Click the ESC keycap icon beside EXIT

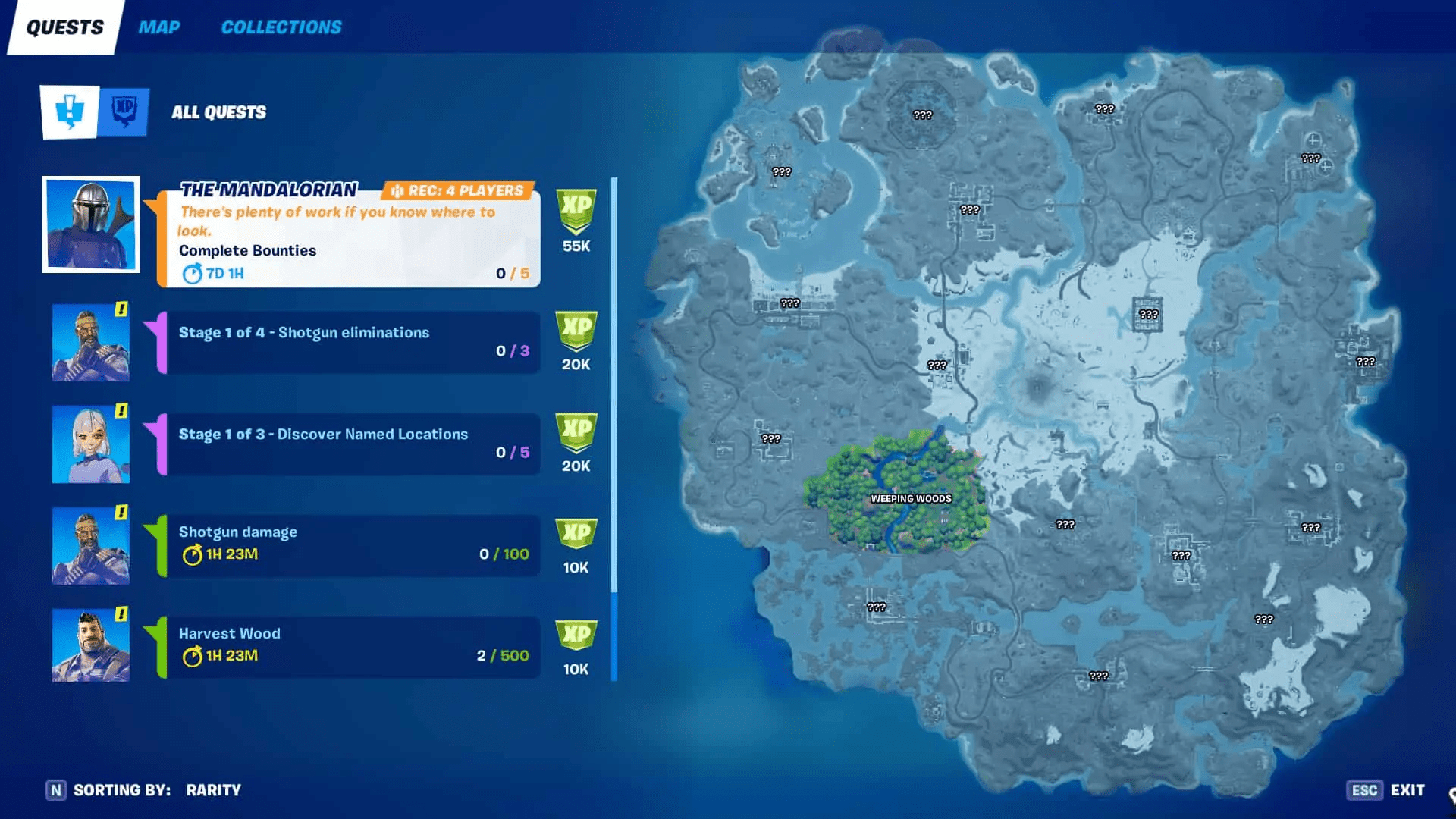pos(1365,789)
